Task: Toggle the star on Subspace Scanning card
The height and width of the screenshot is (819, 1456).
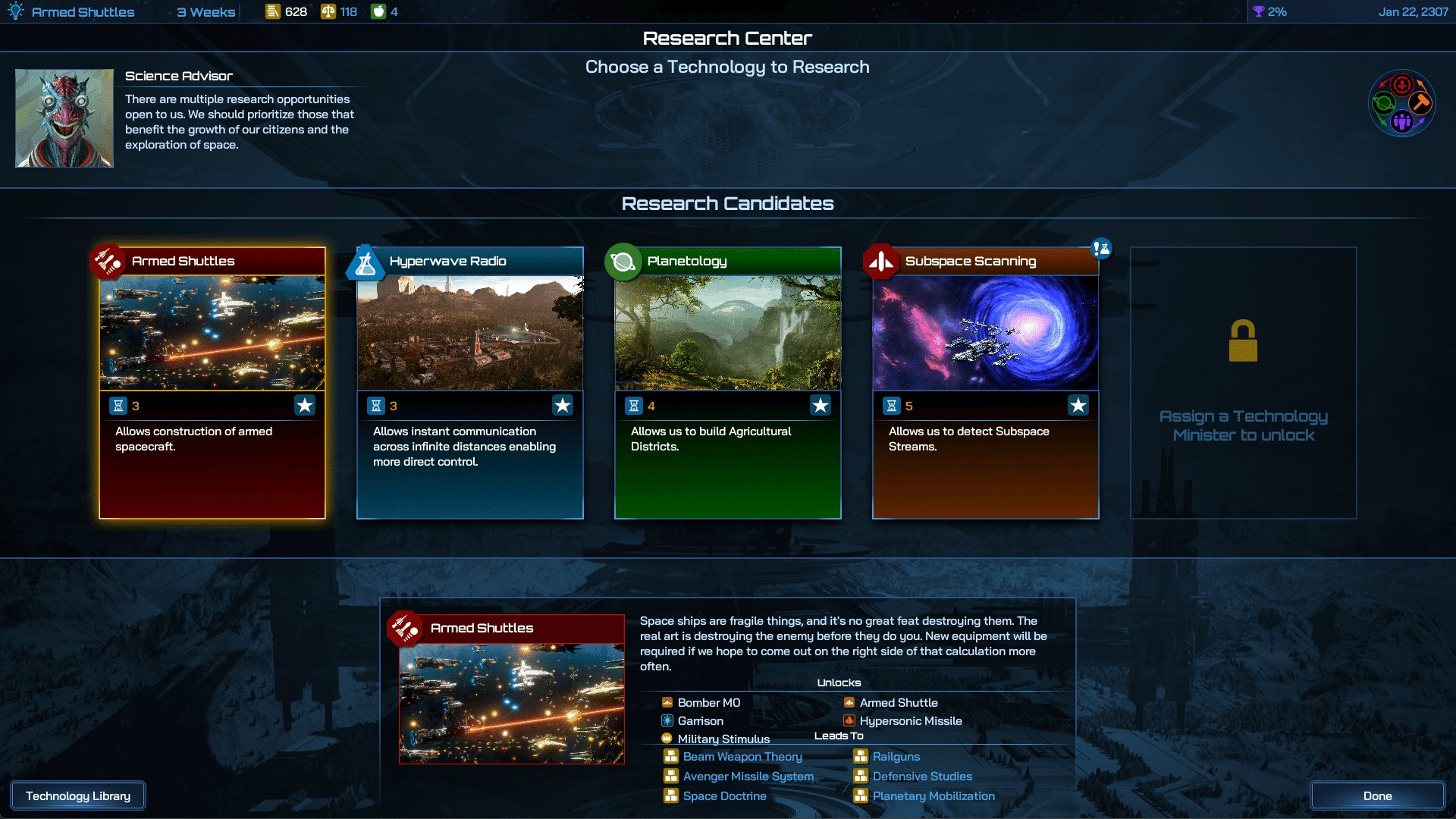Action: coord(1078,405)
